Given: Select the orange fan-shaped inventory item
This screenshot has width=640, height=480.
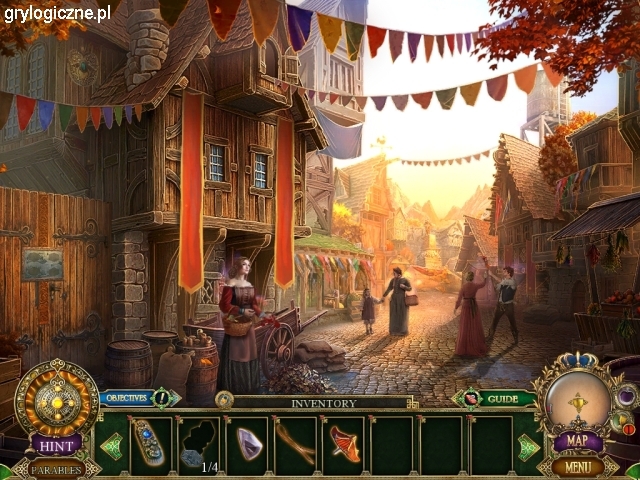Looking at the screenshot, I should point(345,444).
